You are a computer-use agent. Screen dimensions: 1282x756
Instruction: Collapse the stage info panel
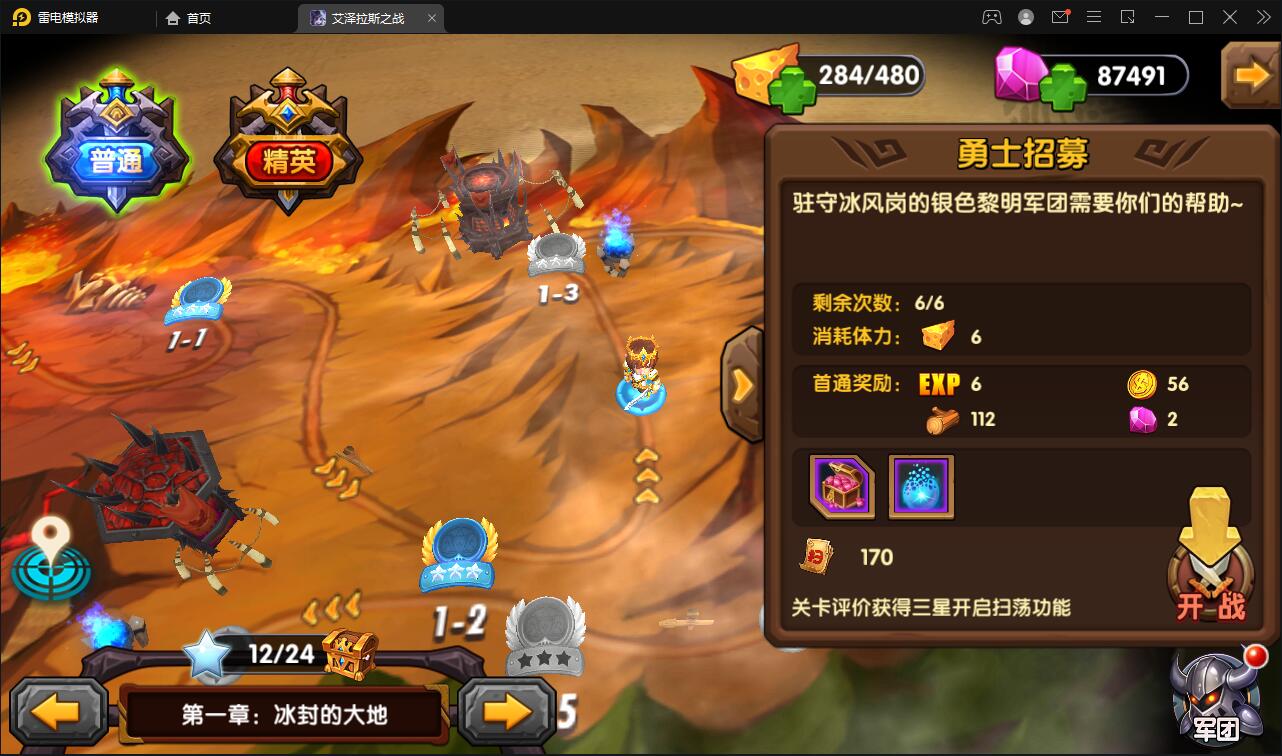click(743, 384)
